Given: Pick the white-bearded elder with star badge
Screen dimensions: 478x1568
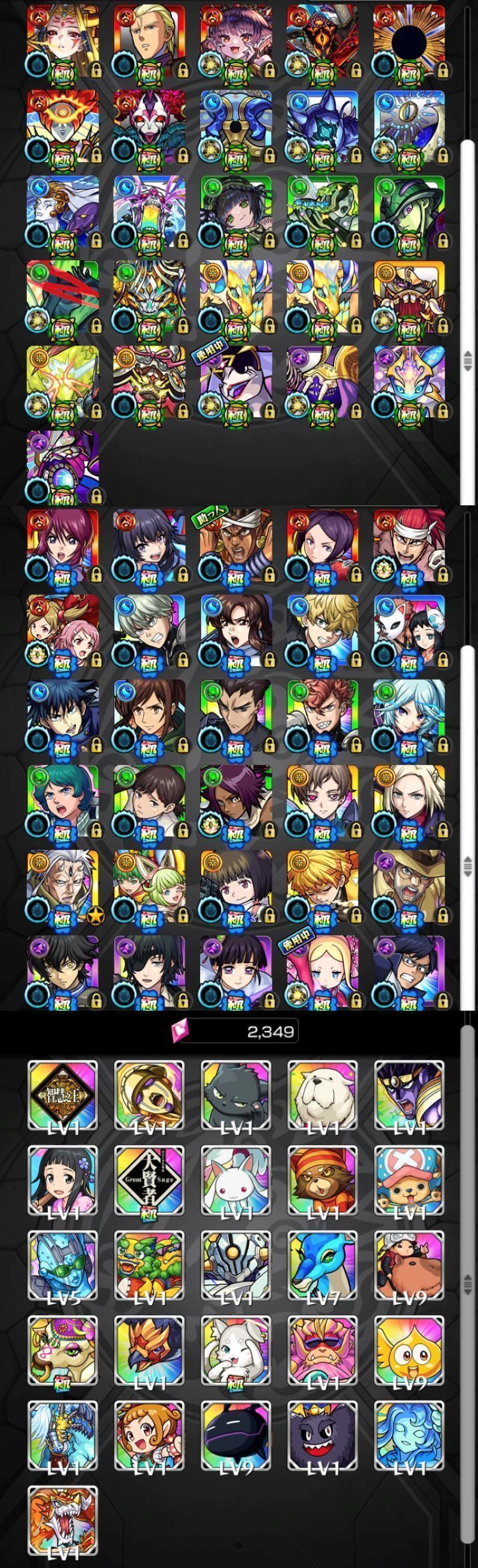Looking at the screenshot, I should coord(63,887).
